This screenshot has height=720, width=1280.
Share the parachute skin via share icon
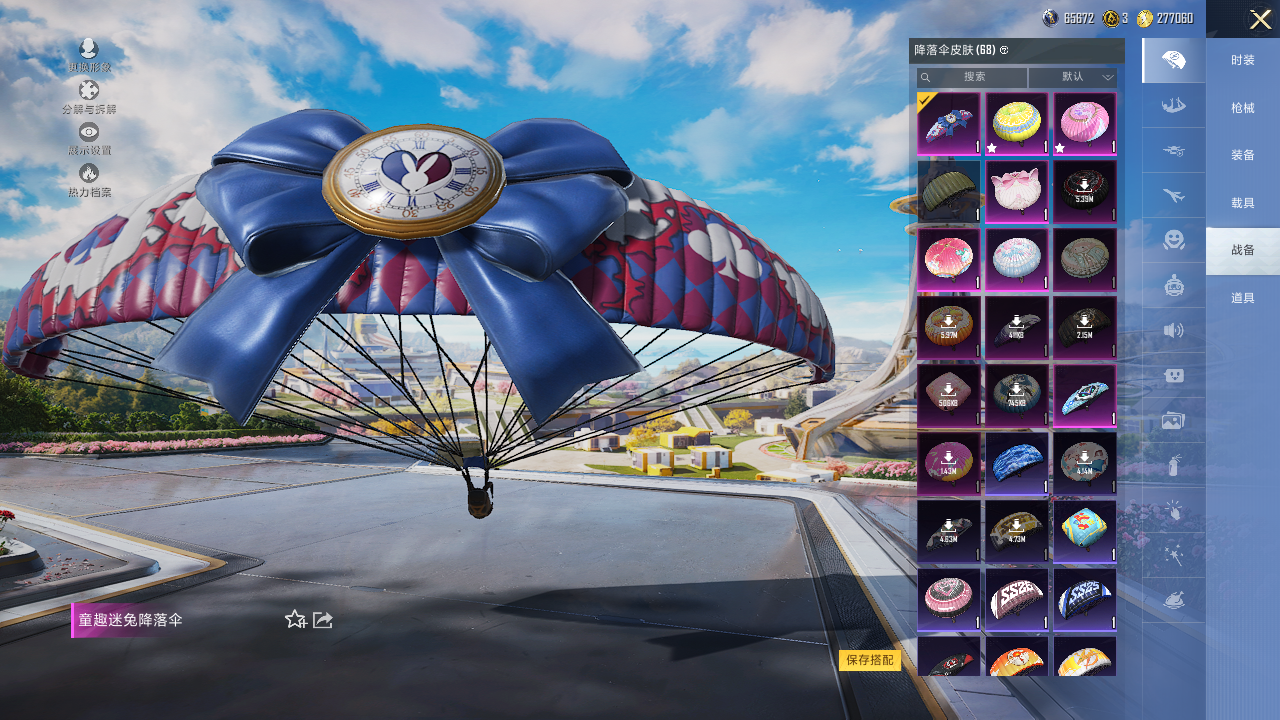point(323,620)
